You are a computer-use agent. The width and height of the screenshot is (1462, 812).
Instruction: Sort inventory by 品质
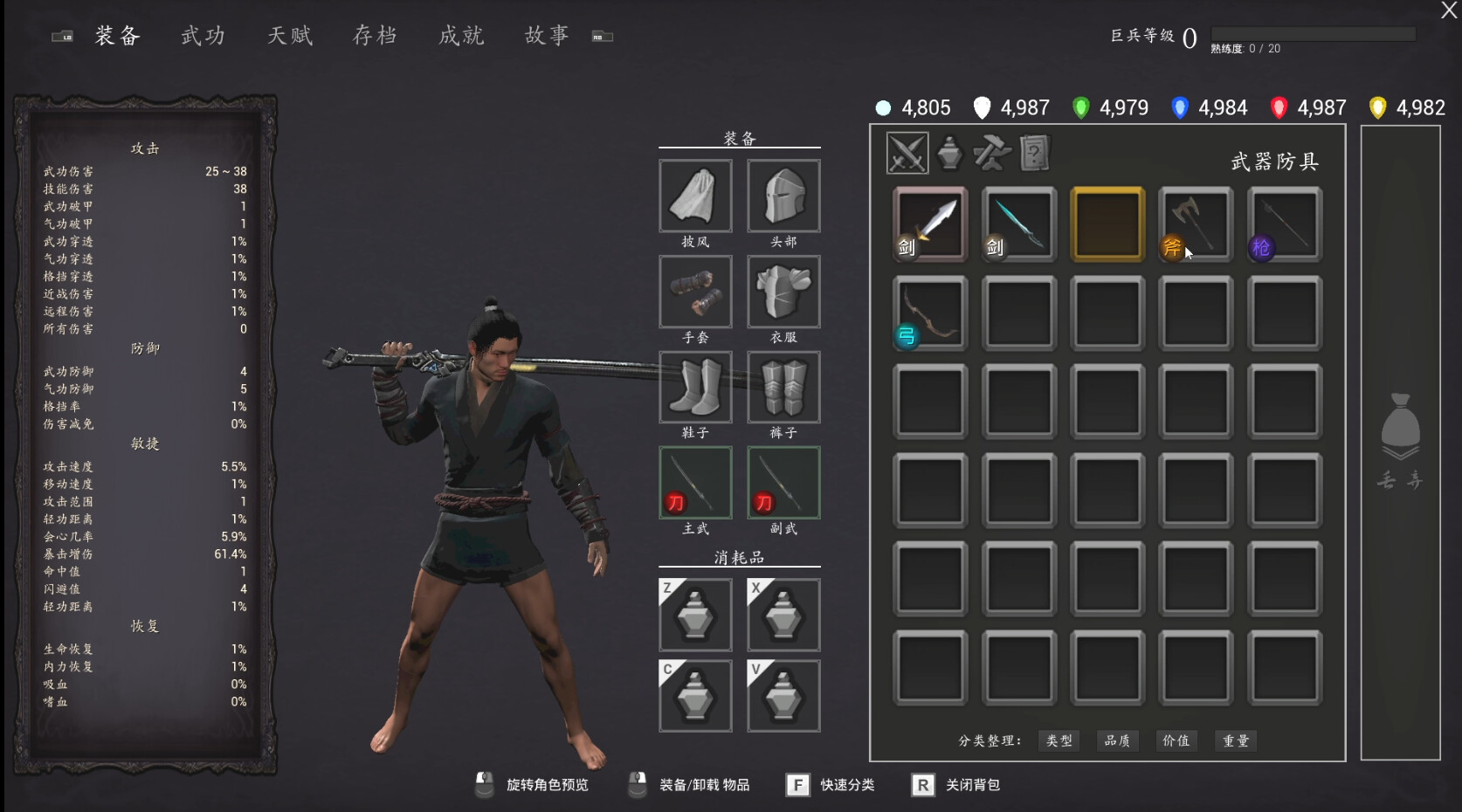tap(1118, 740)
